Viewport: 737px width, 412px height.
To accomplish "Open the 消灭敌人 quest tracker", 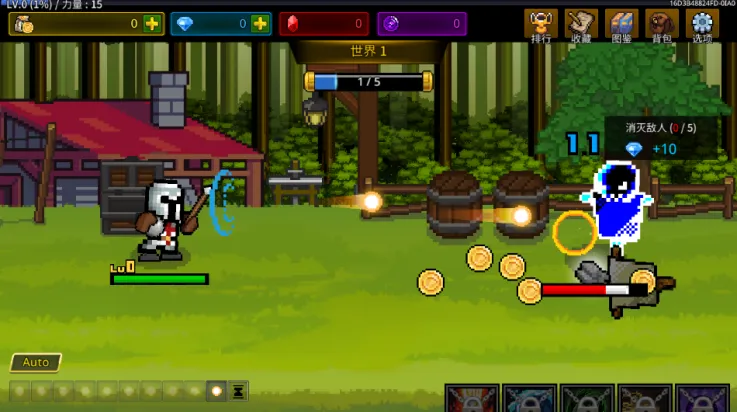I will pos(660,138).
